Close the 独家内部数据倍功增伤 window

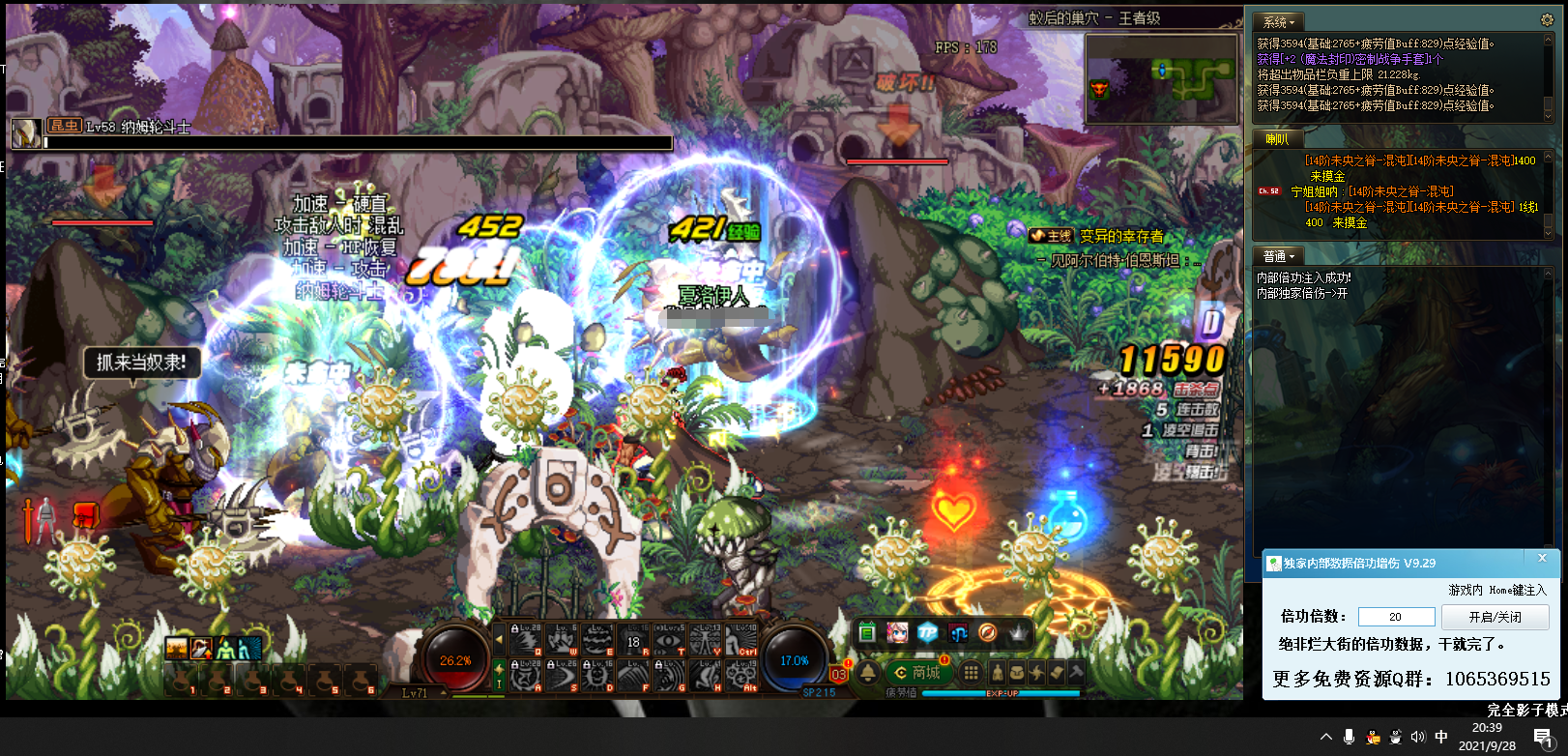(1542, 559)
